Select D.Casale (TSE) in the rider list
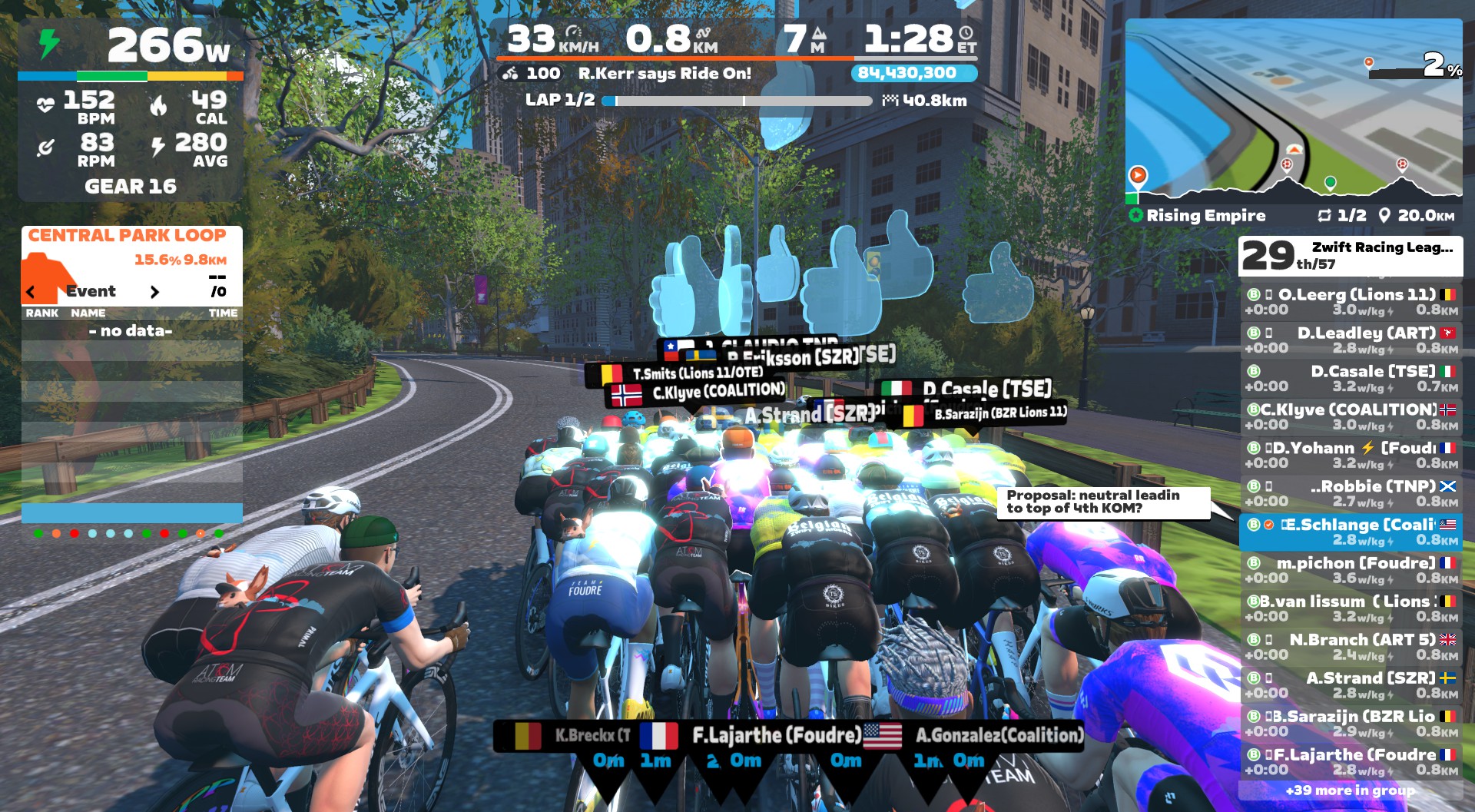 [1351, 379]
